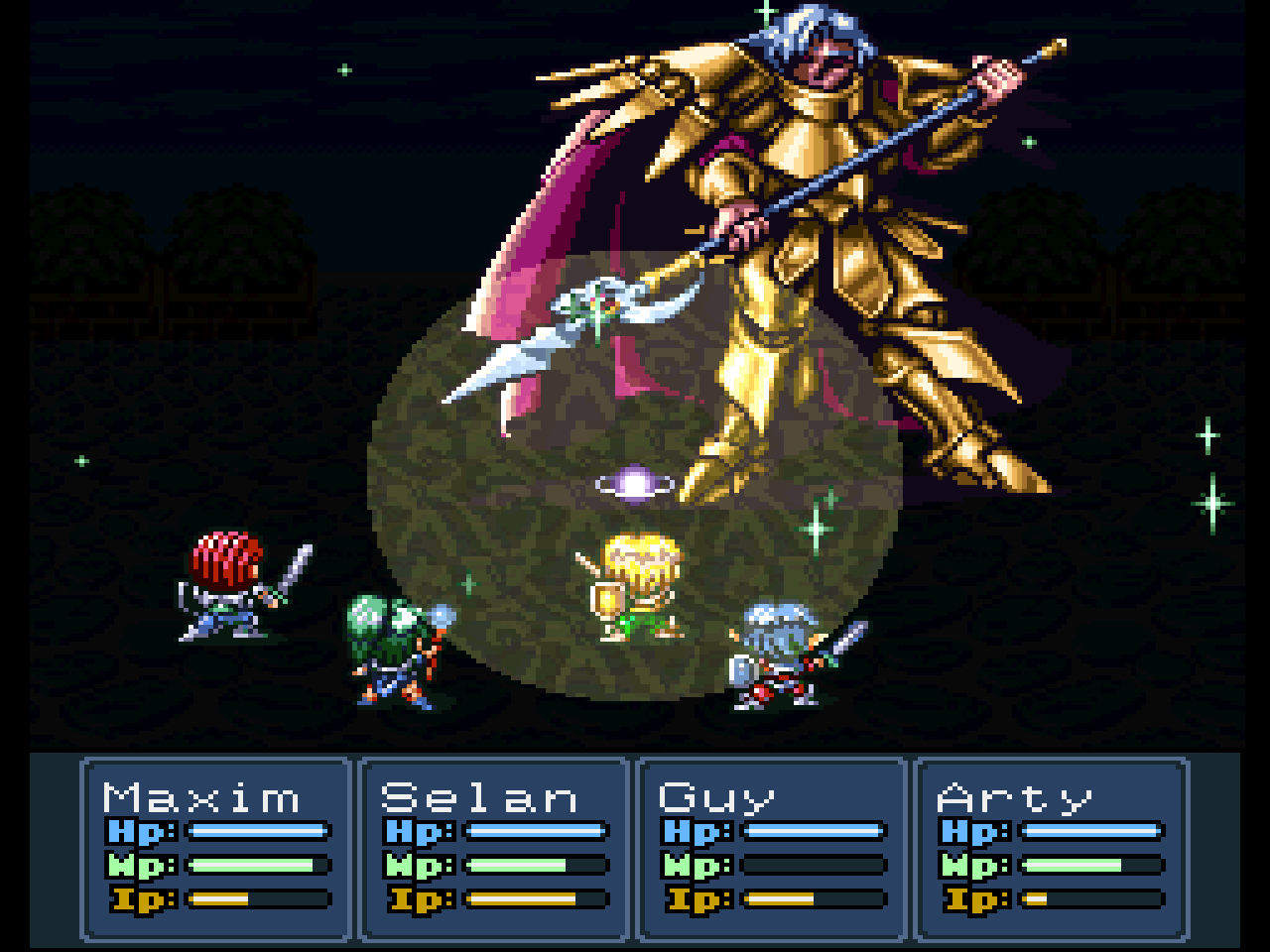Click Guy's party status panel
This screenshot has height=952, width=1270.
pyautogui.click(x=772, y=848)
